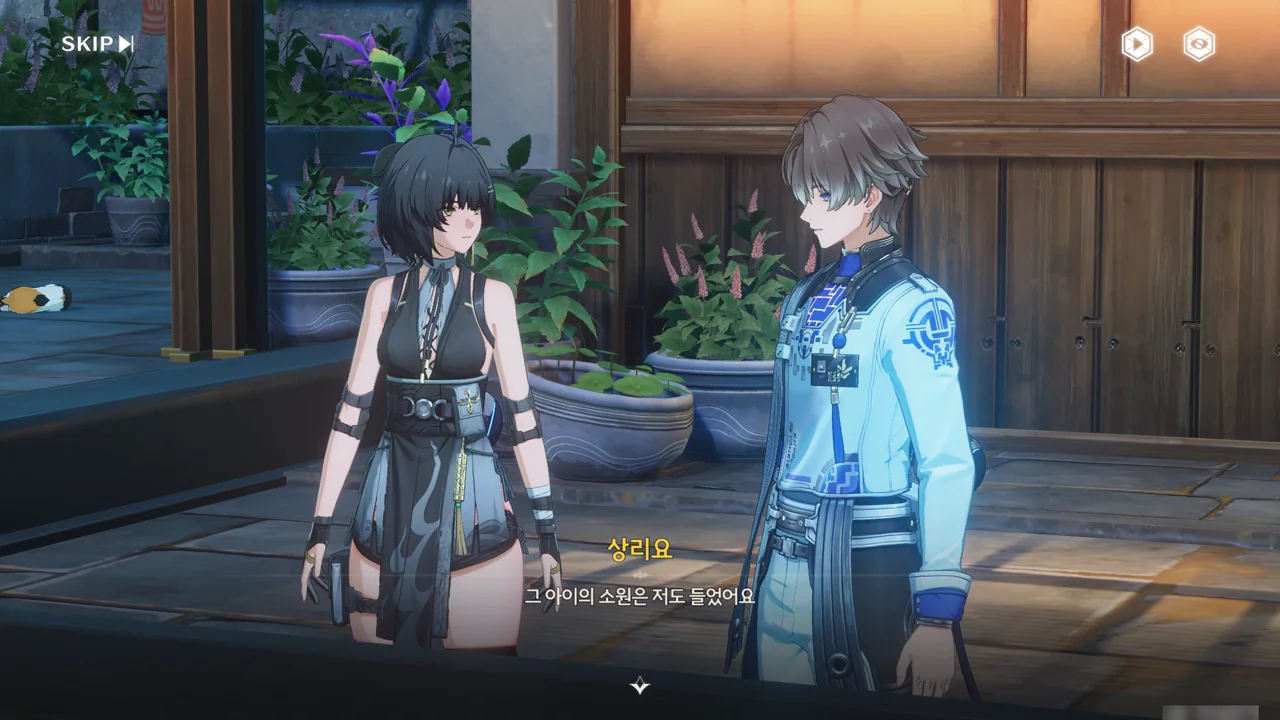Hide the dialogue interface with the eye icon
Viewport: 1280px width, 720px height.
pos(1199,44)
